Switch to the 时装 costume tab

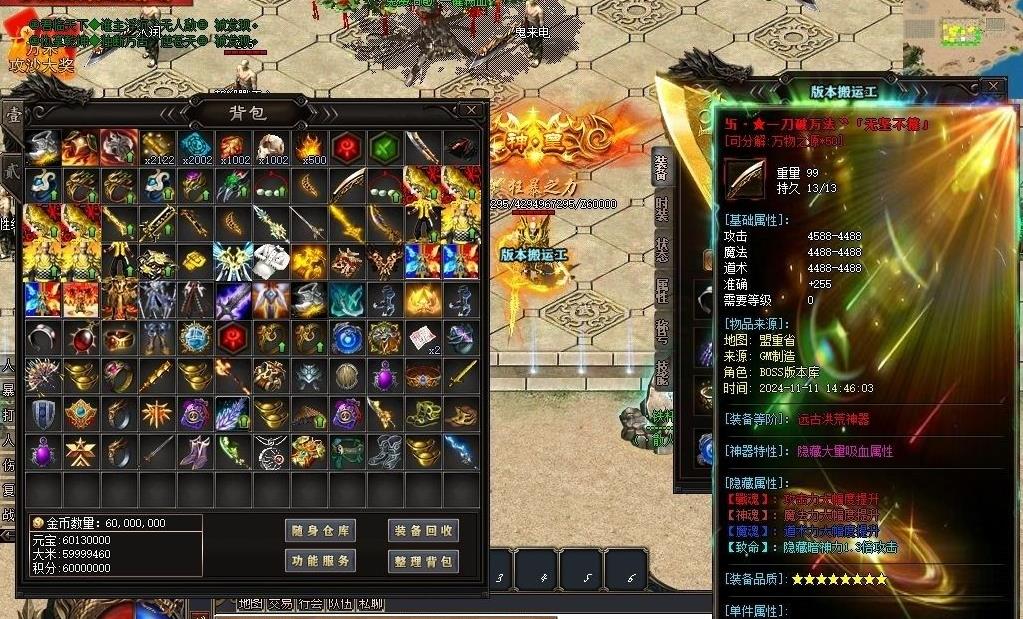(x=661, y=208)
